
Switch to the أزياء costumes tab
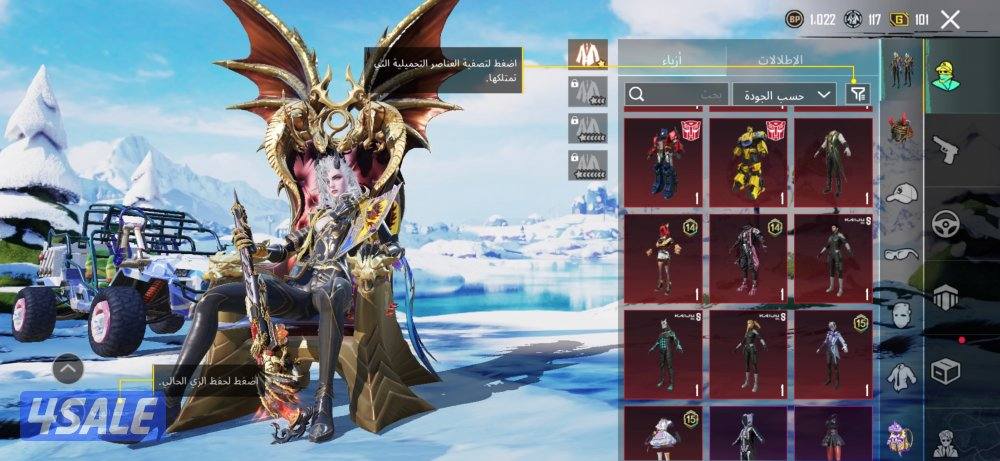(672, 58)
